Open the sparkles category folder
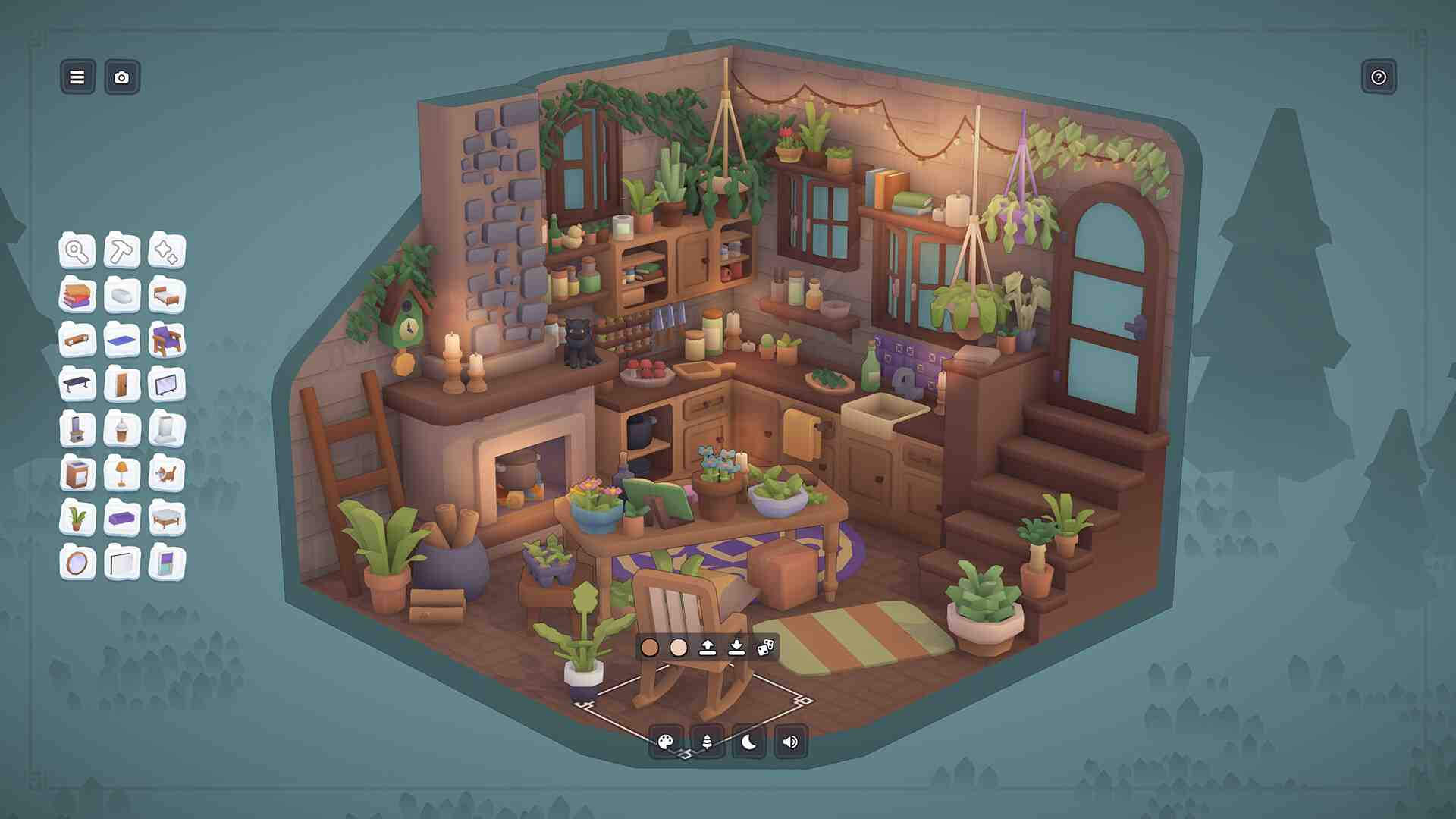The image size is (1456, 819). pyautogui.click(x=166, y=251)
